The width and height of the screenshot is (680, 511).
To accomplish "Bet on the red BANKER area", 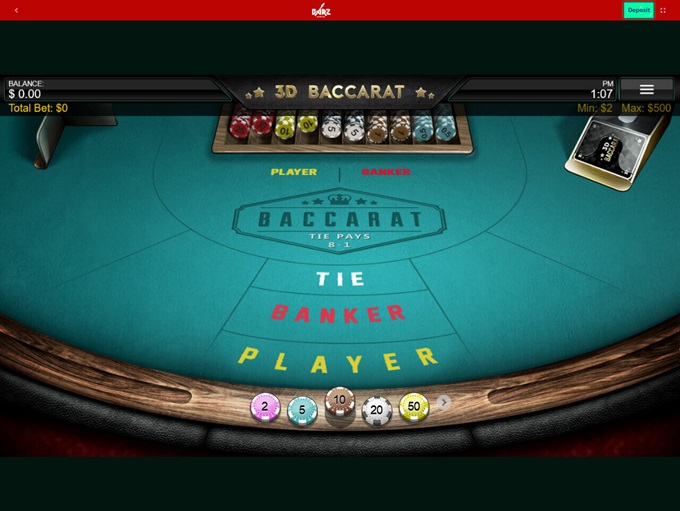I will pos(339,313).
